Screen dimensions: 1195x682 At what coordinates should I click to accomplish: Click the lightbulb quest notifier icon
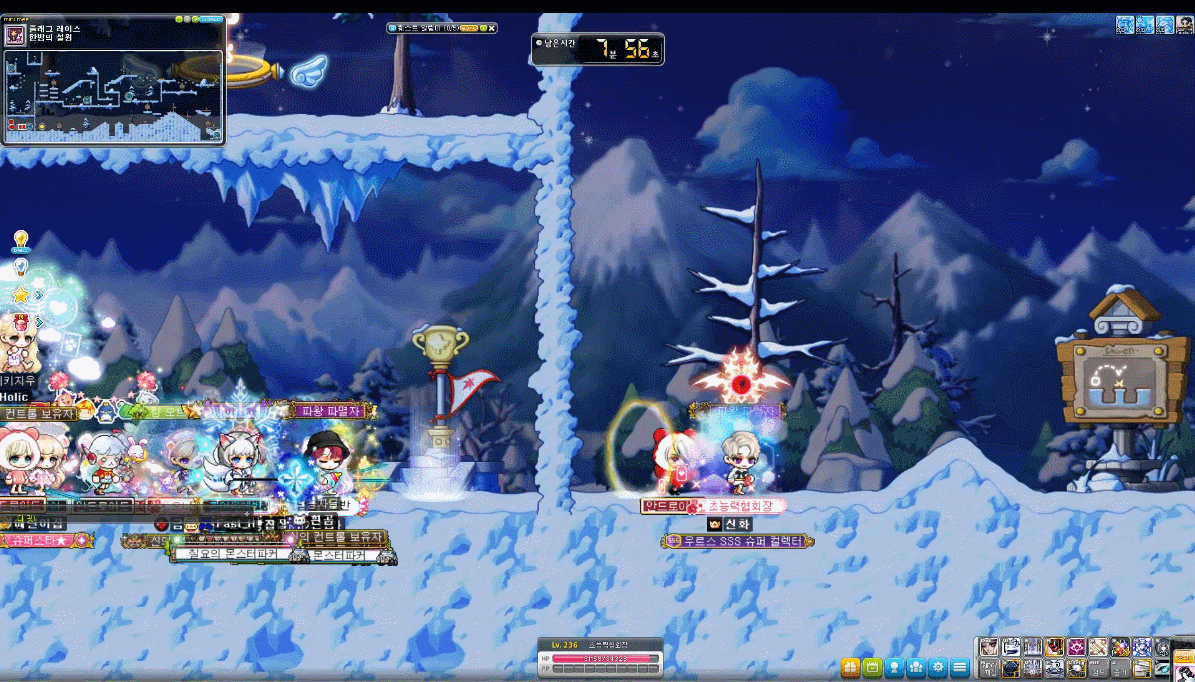click(x=20, y=240)
